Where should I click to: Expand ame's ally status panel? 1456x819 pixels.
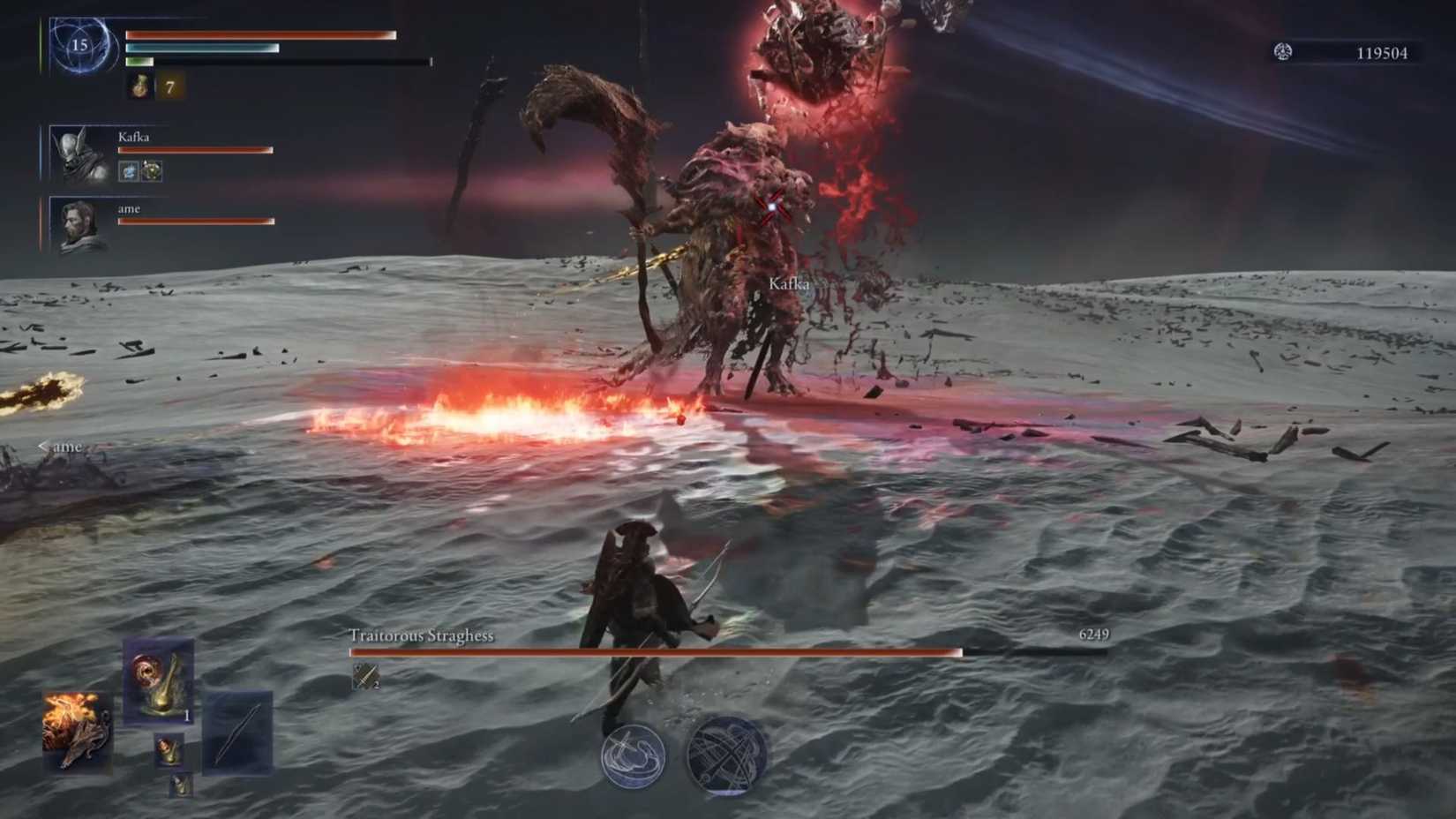click(79, 225)
